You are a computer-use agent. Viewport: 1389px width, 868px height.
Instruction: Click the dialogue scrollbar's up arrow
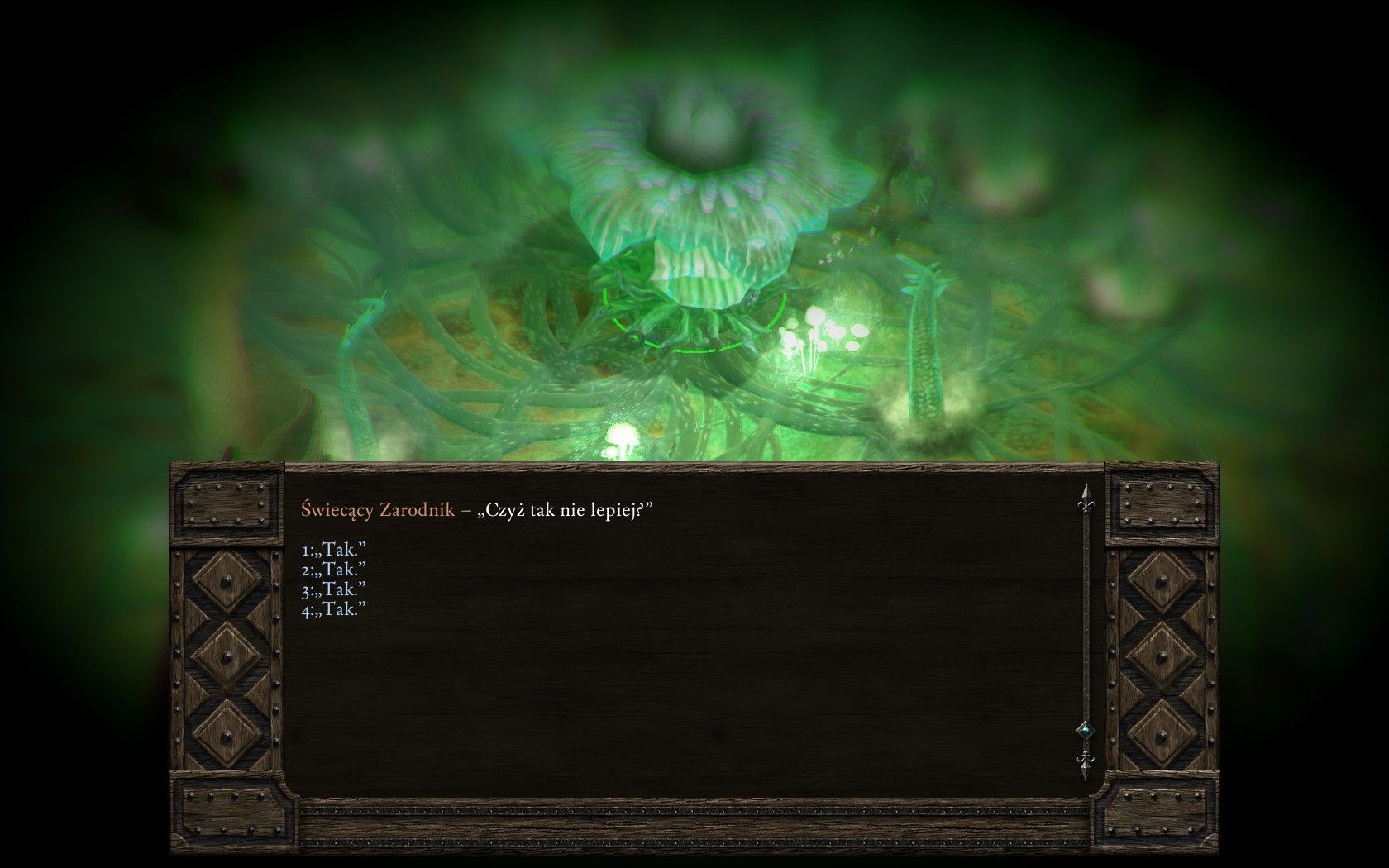pos(1085,498)
